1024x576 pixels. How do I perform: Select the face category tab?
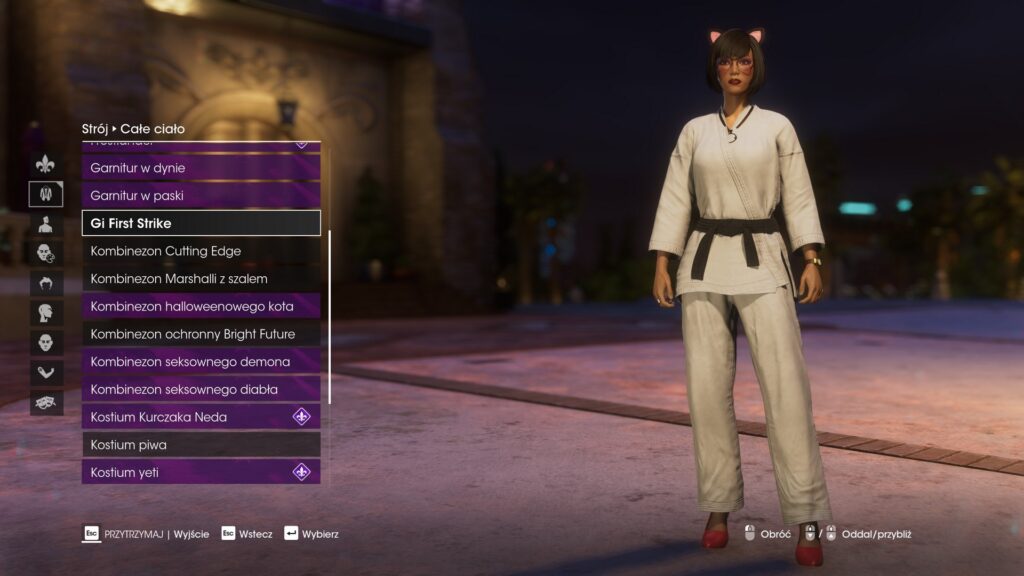point(46,343)
